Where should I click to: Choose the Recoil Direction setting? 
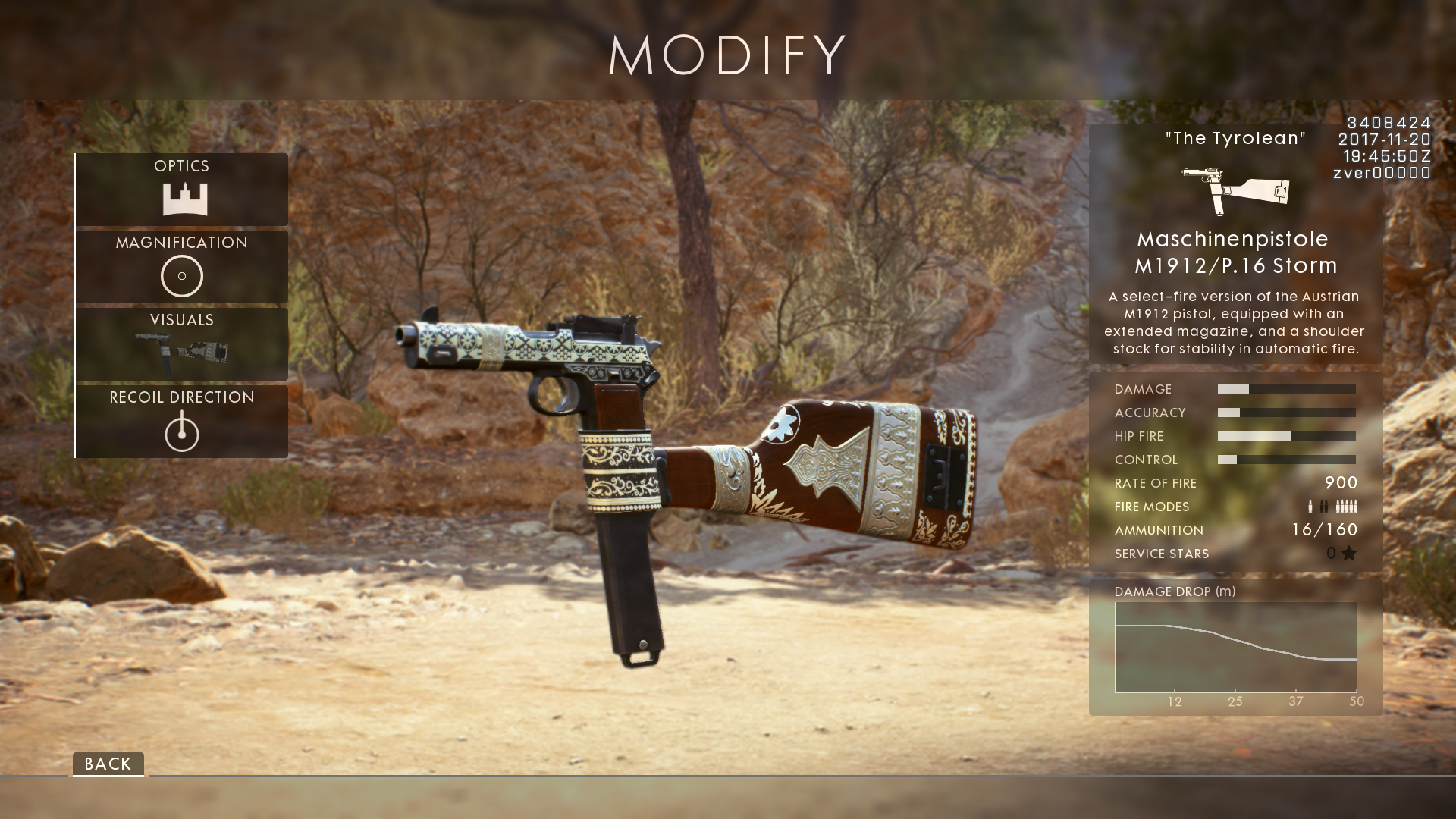point(182,421)
